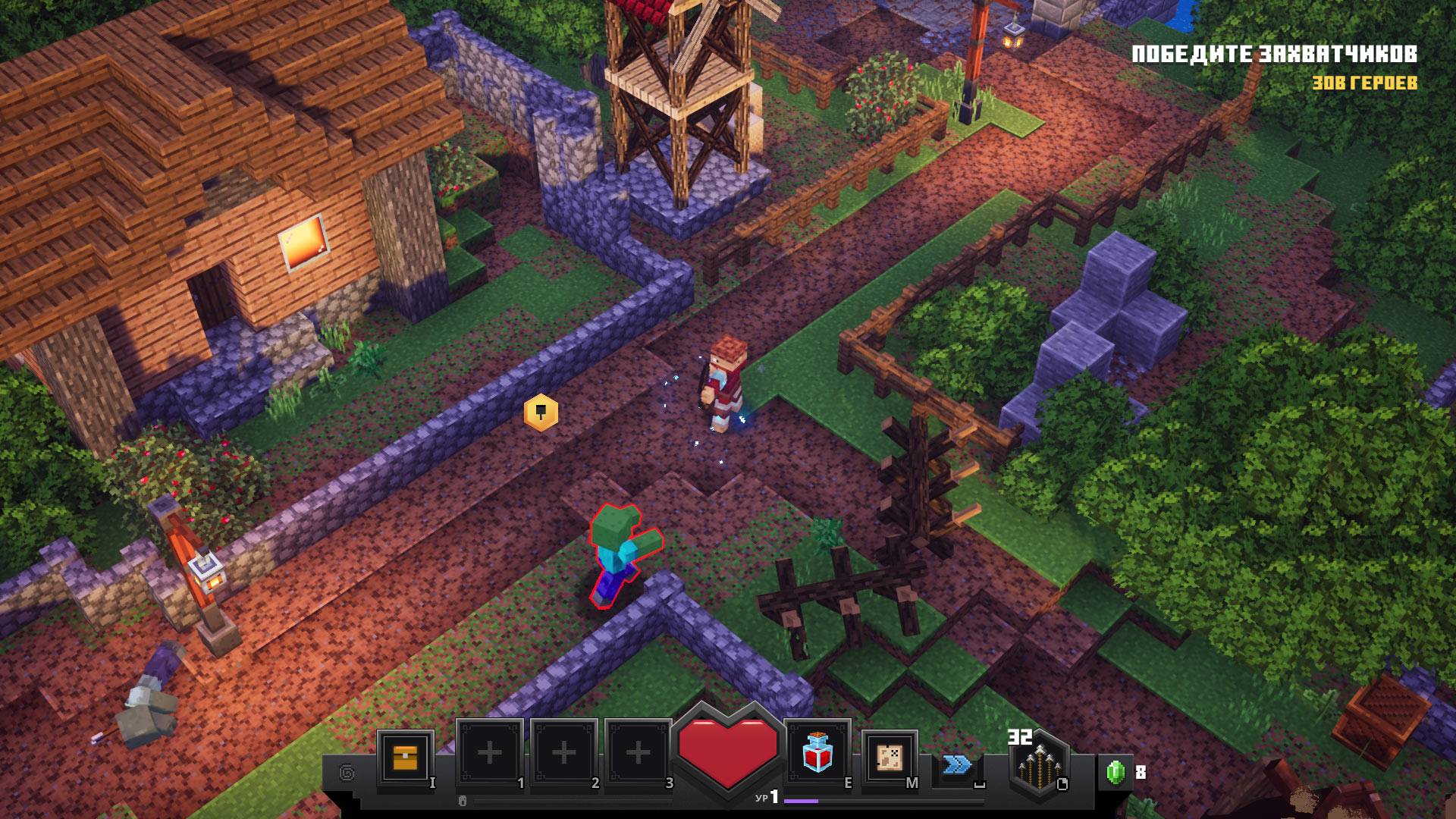Click the yellow hexagonal objective marker
1456x819 pixels.
coord(541,413)
